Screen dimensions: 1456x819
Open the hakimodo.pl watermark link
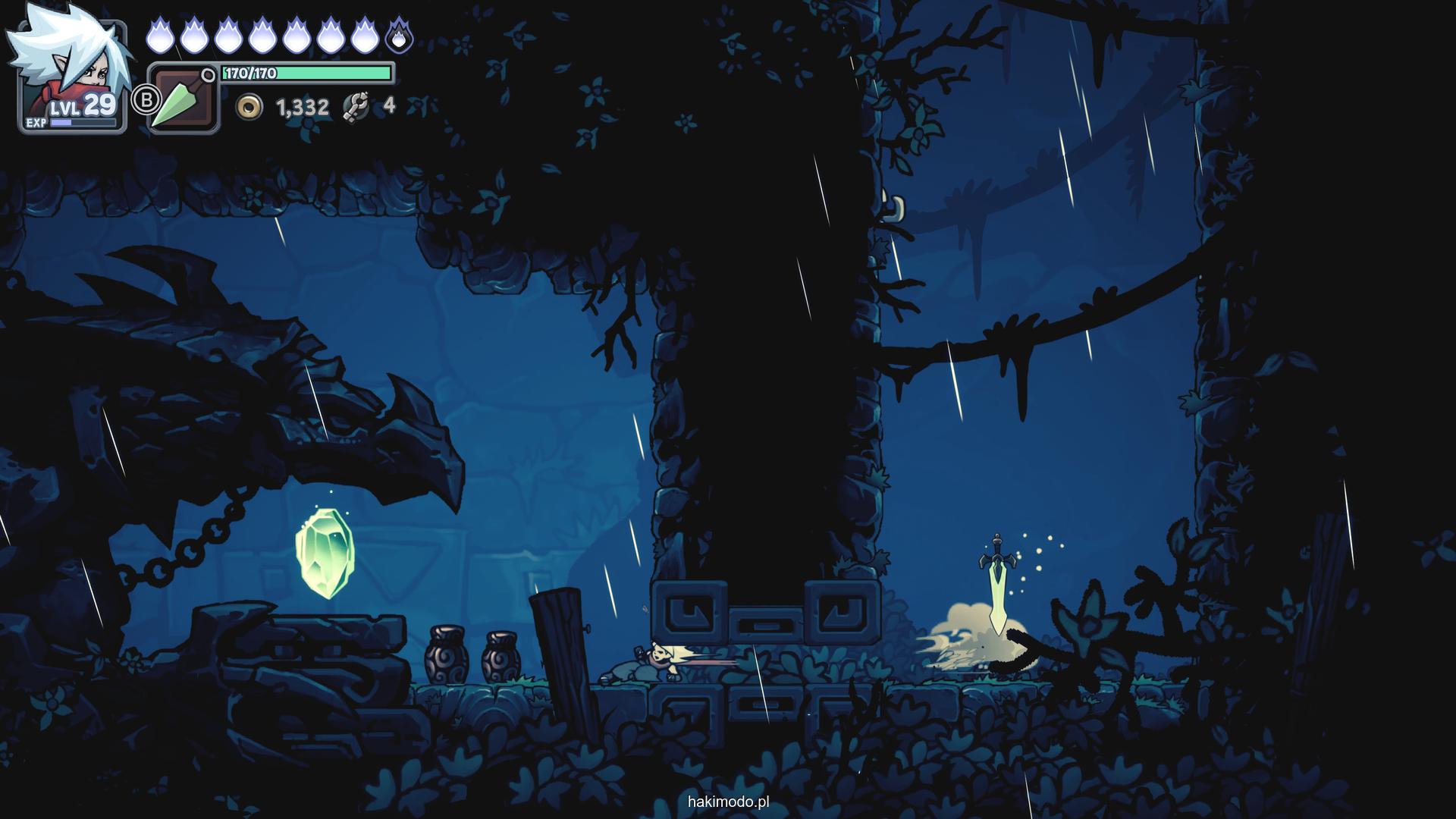[x=728, y=802]
